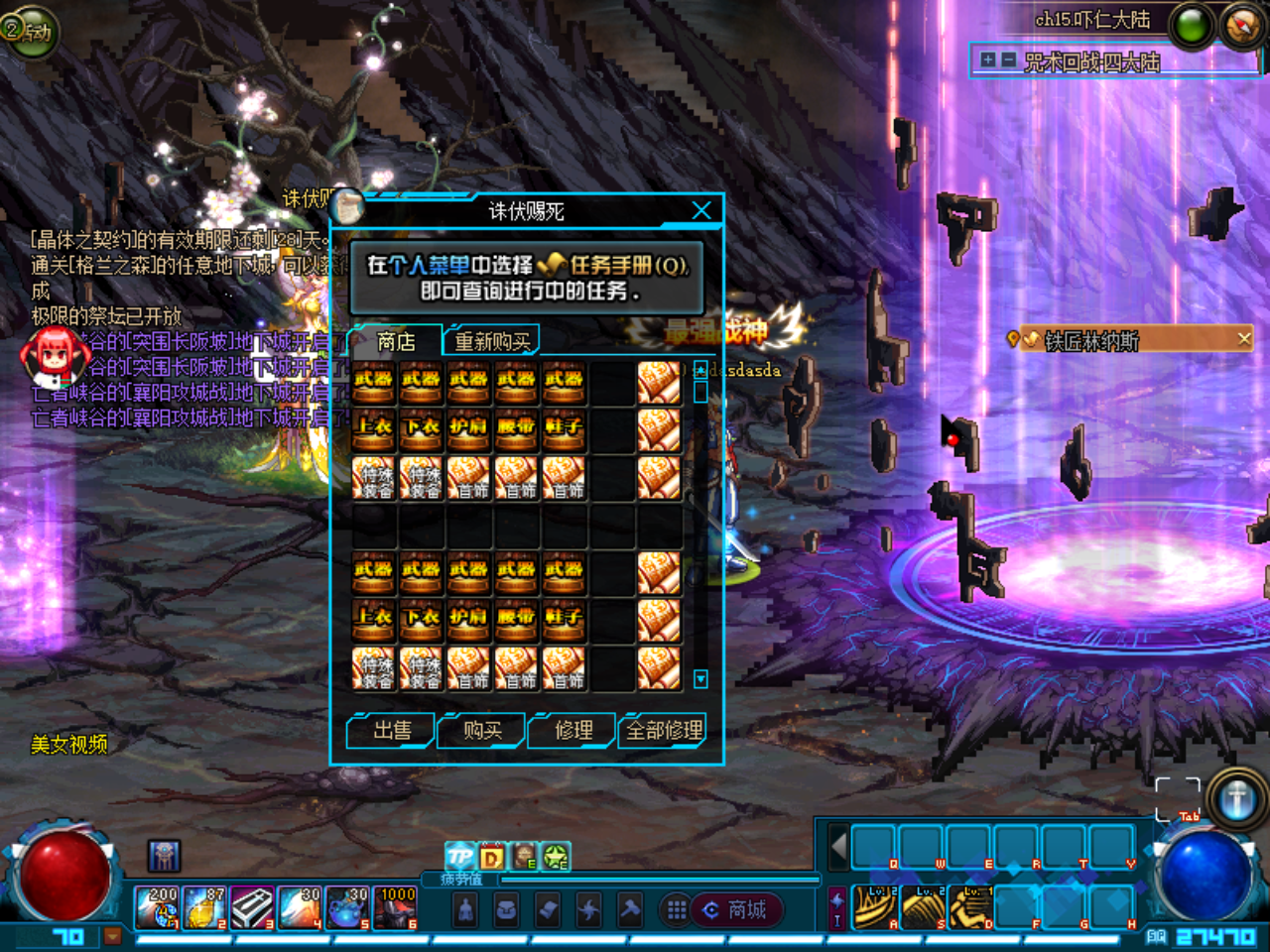Click the sword button above the blue orb

[x=1236, y=798]
